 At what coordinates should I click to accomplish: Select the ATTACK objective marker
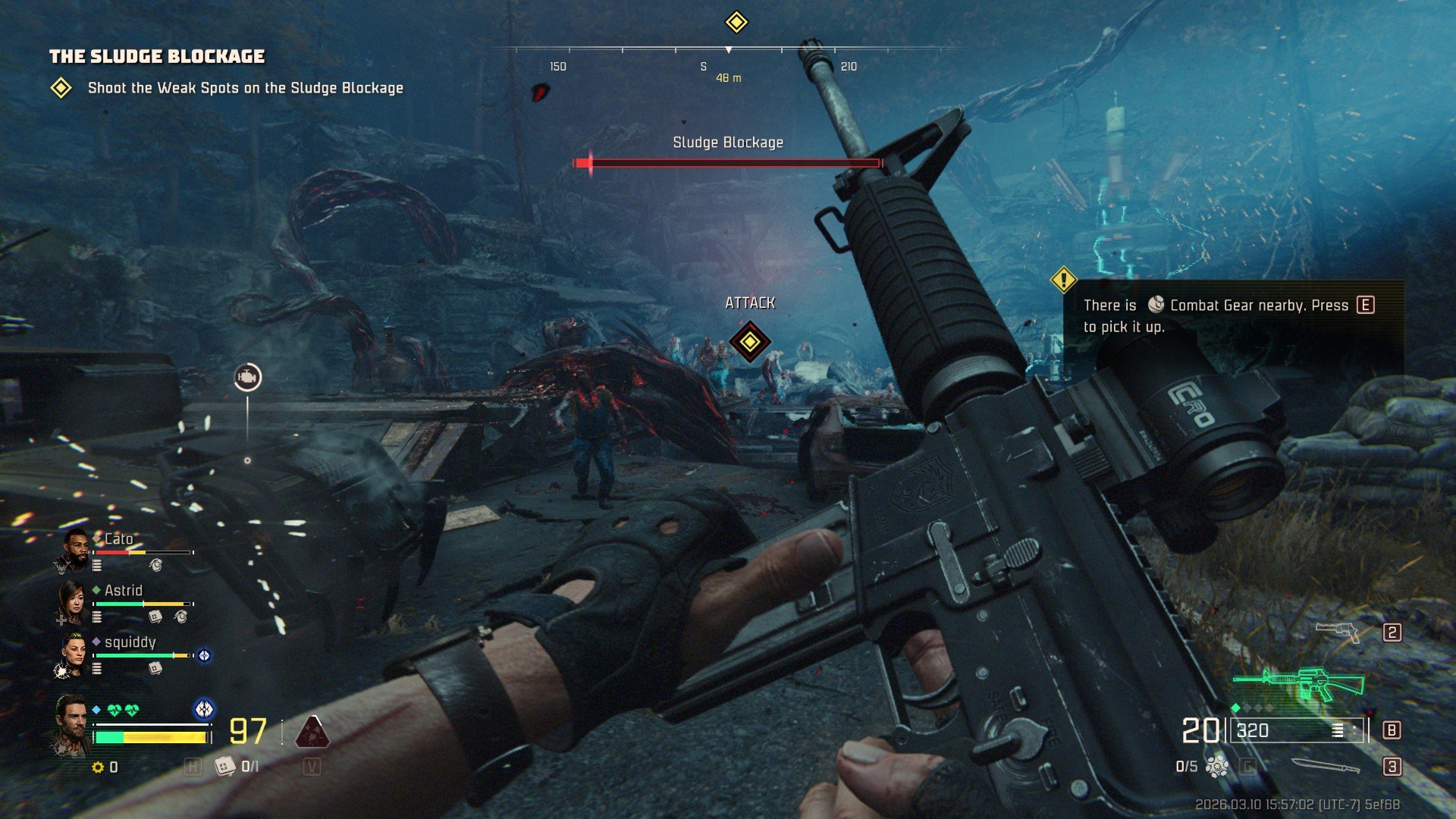pos(749,342)
